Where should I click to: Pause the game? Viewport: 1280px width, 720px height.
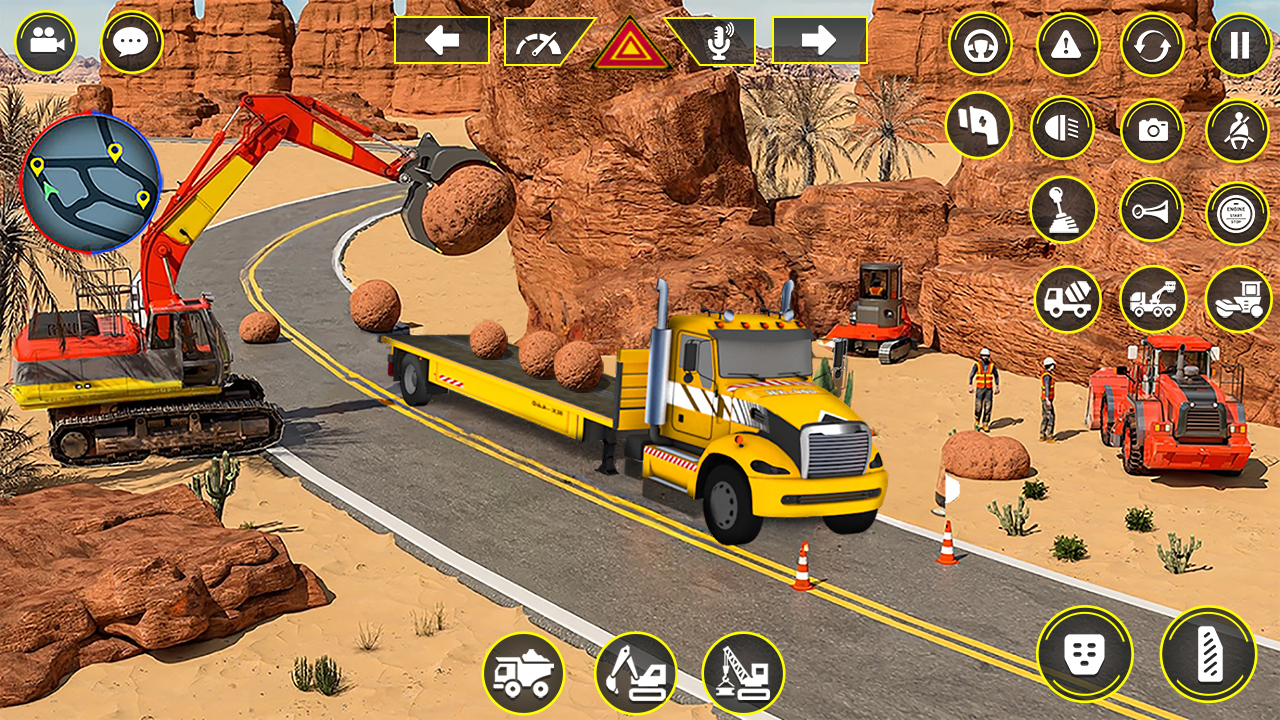[1240, 44]
